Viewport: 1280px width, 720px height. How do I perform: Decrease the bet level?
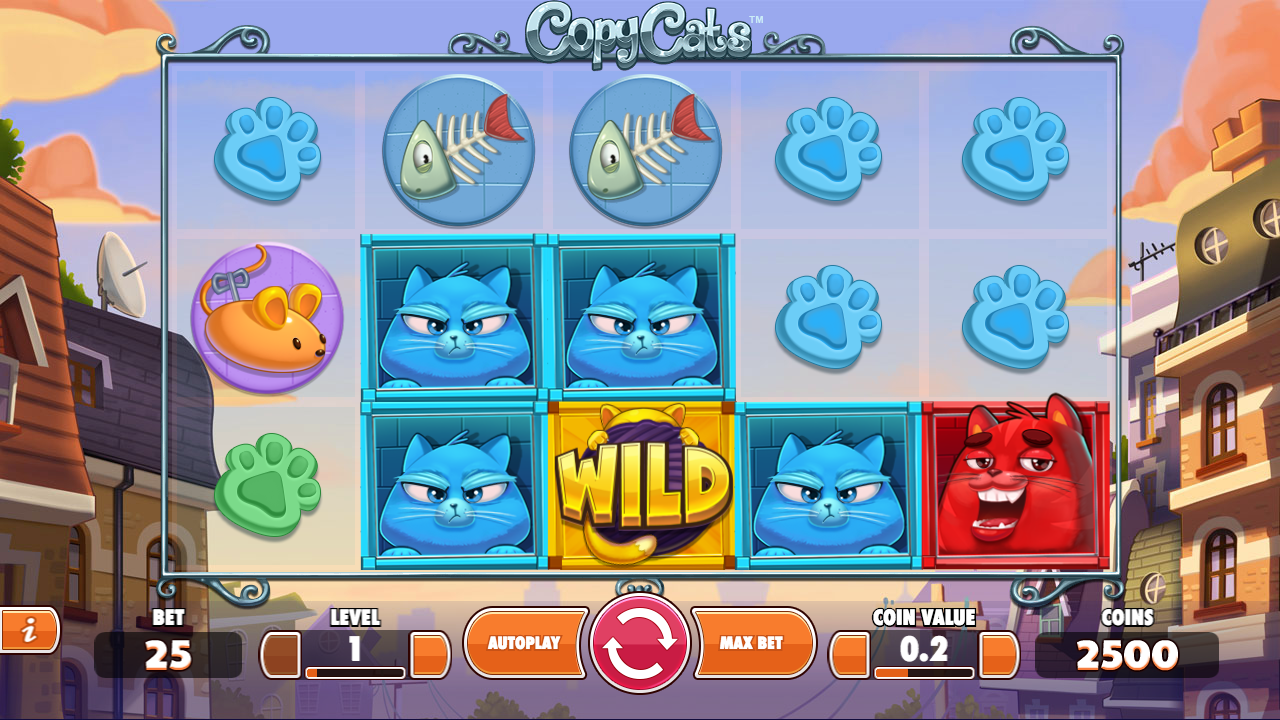281,655
